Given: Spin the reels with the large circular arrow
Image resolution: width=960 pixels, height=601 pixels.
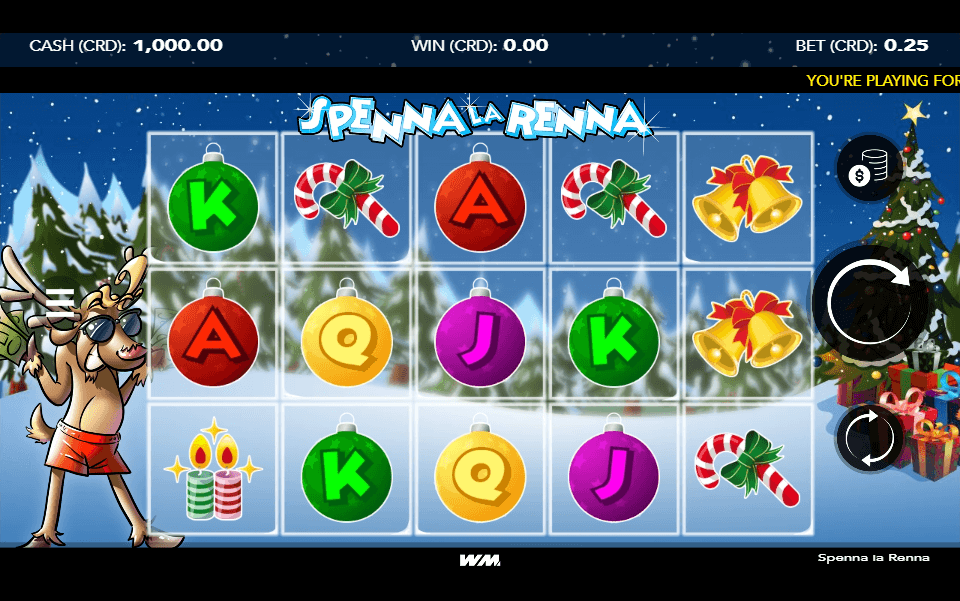Looking at the screenshot, I should pos(870,300).
